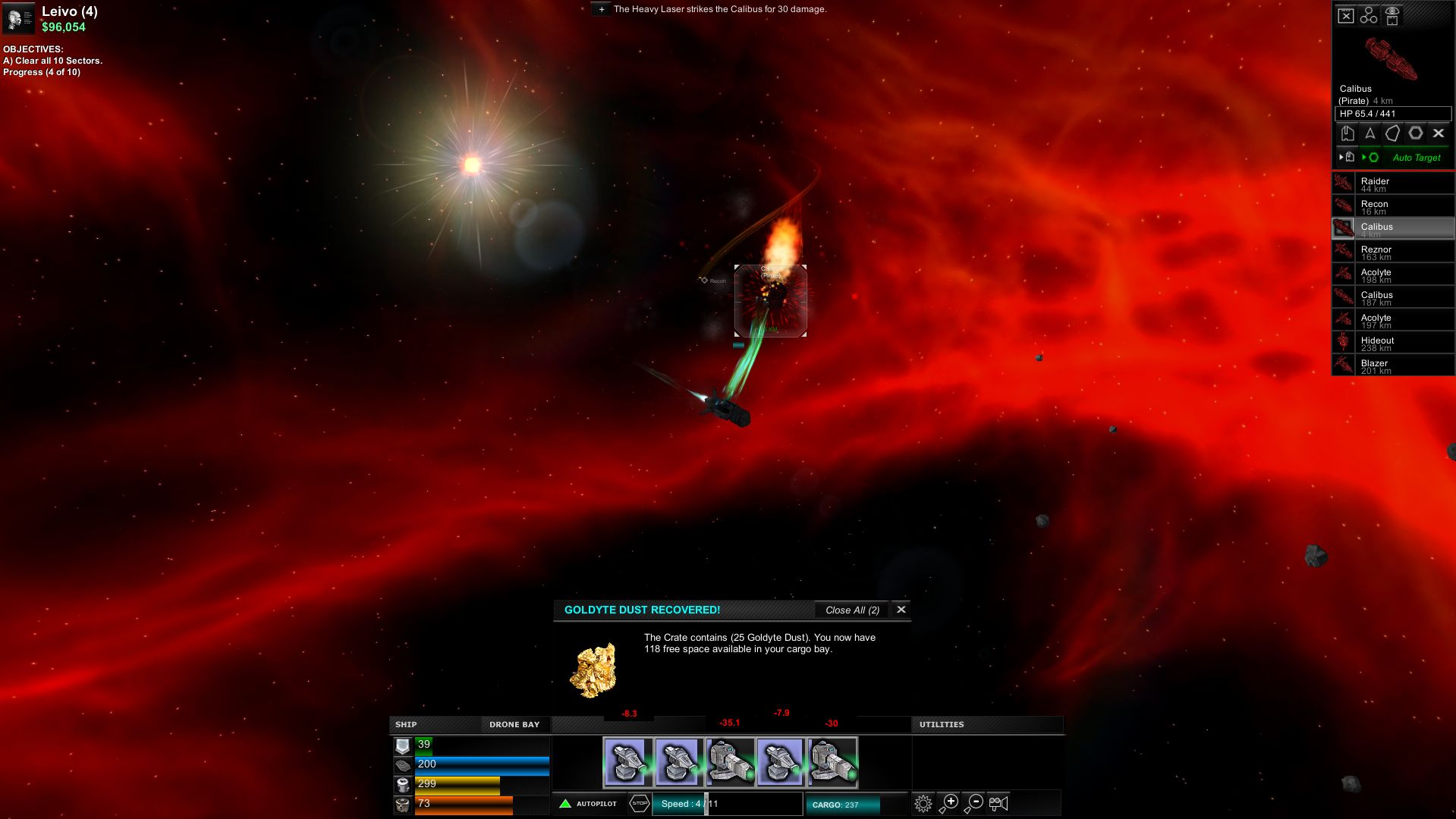1456x819 pixels.
Task: Toggle Auto Target mode
Action: [1416, 158]
